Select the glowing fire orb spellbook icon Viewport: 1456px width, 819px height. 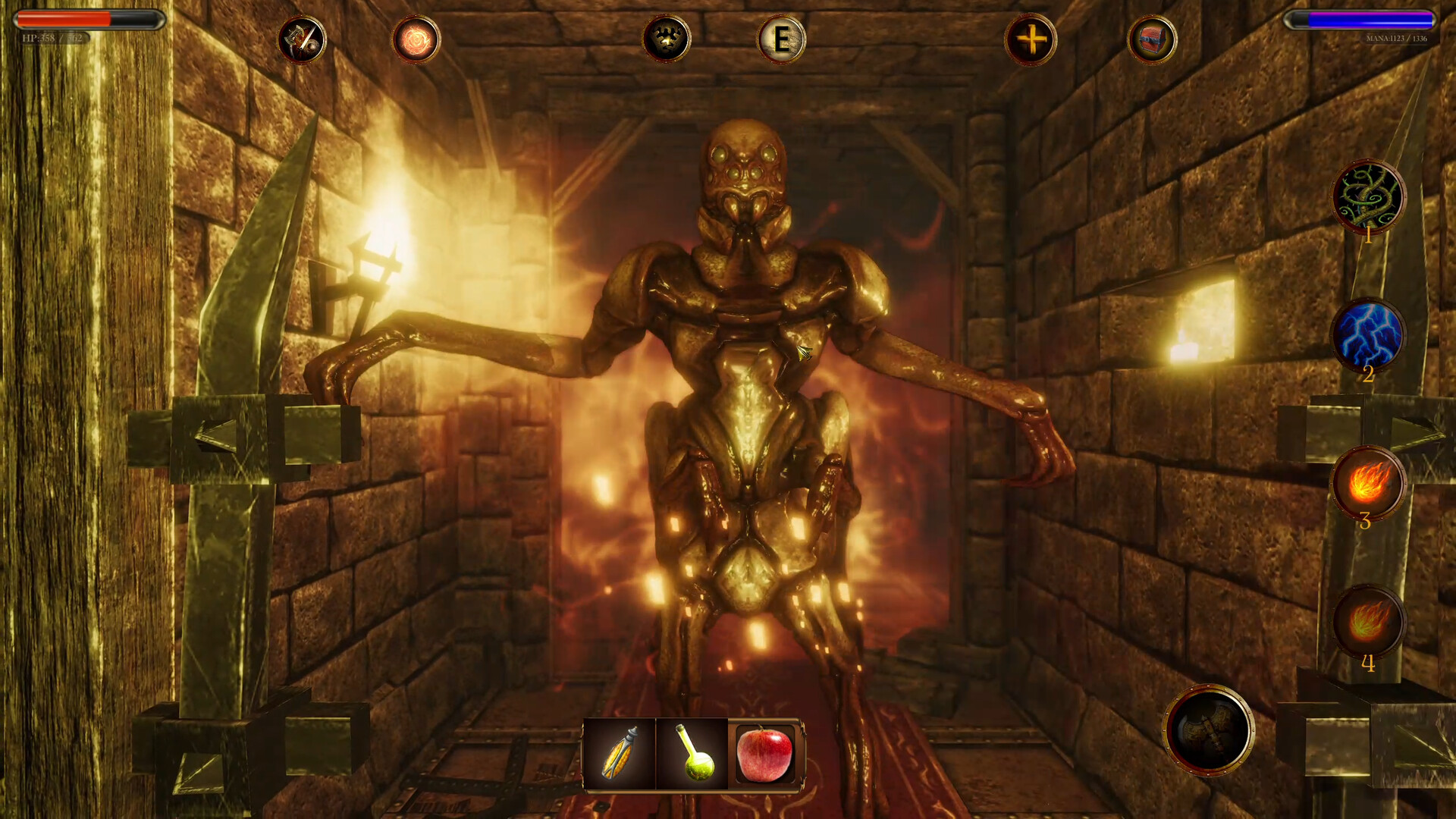coord(416,40)
